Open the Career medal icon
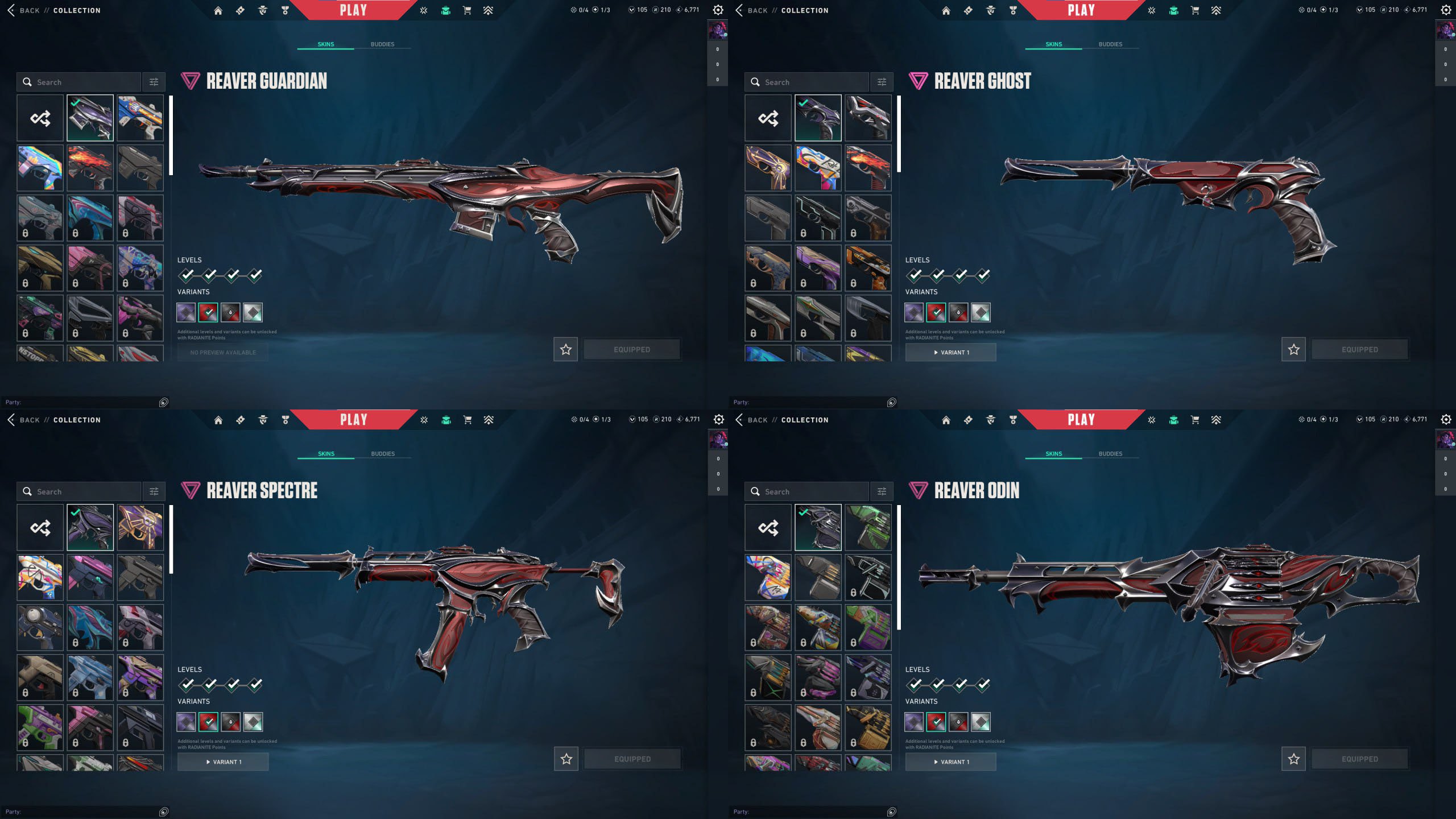1456x819 pixels. [283, 10]
